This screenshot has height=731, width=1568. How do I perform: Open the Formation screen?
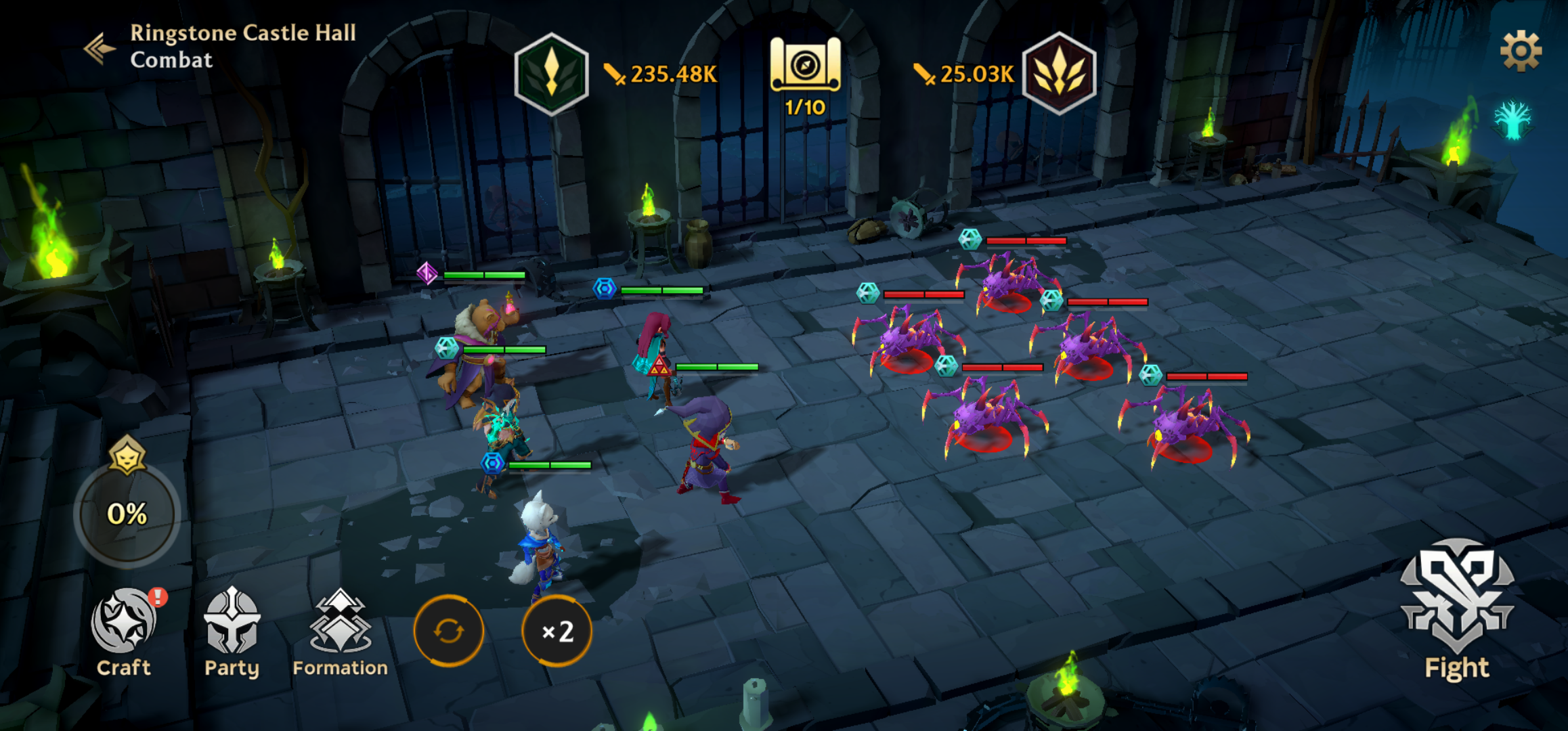click(340, 631)
